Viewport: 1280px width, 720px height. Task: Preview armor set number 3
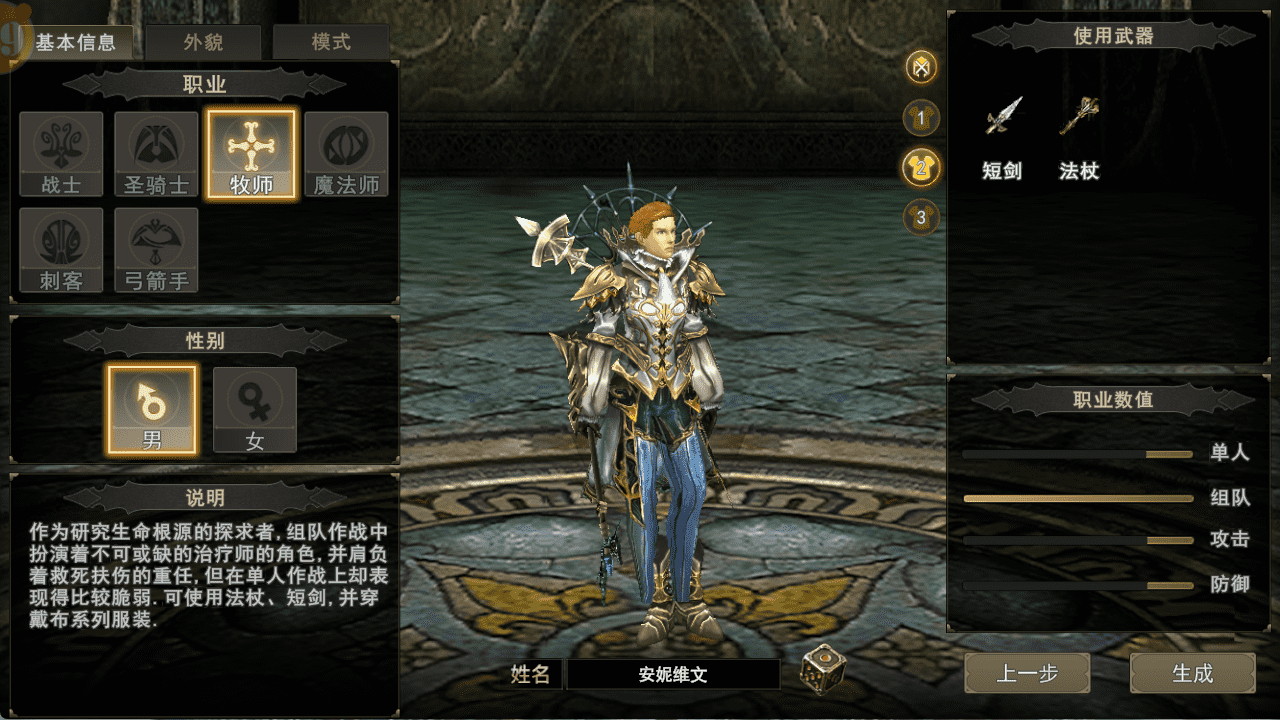[921, 216]
